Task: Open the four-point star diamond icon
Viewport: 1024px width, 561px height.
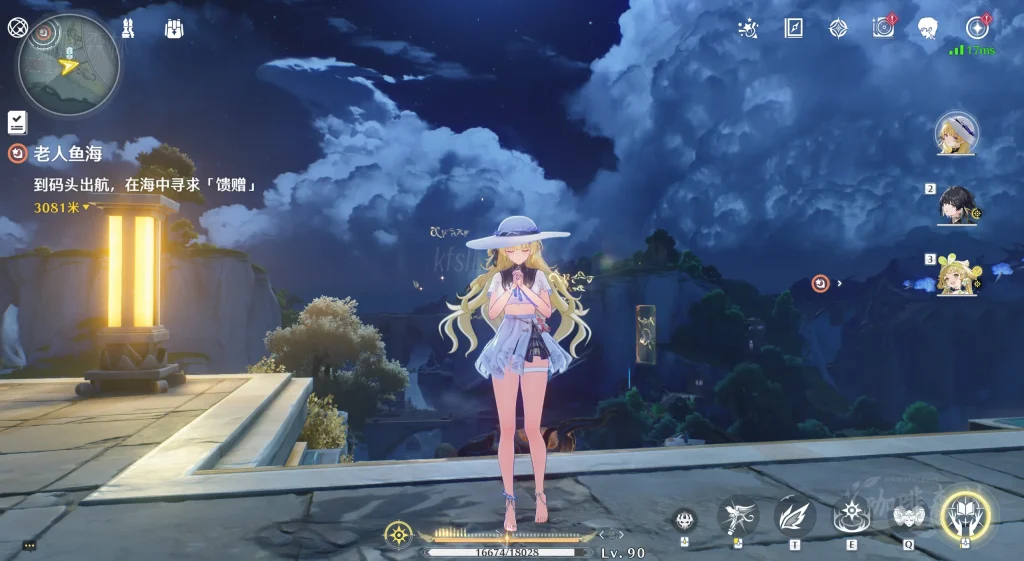Action: click(838, 28)
